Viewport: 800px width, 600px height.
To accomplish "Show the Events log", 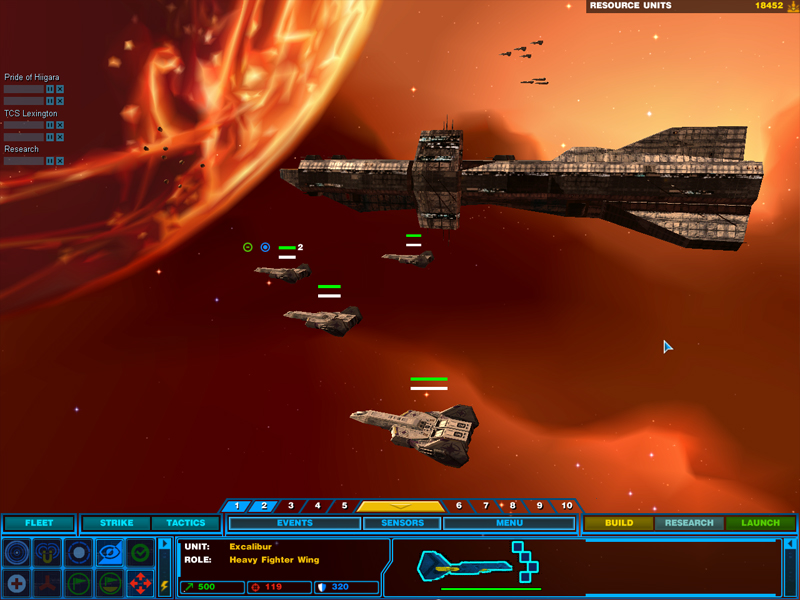I will (295, 523).
